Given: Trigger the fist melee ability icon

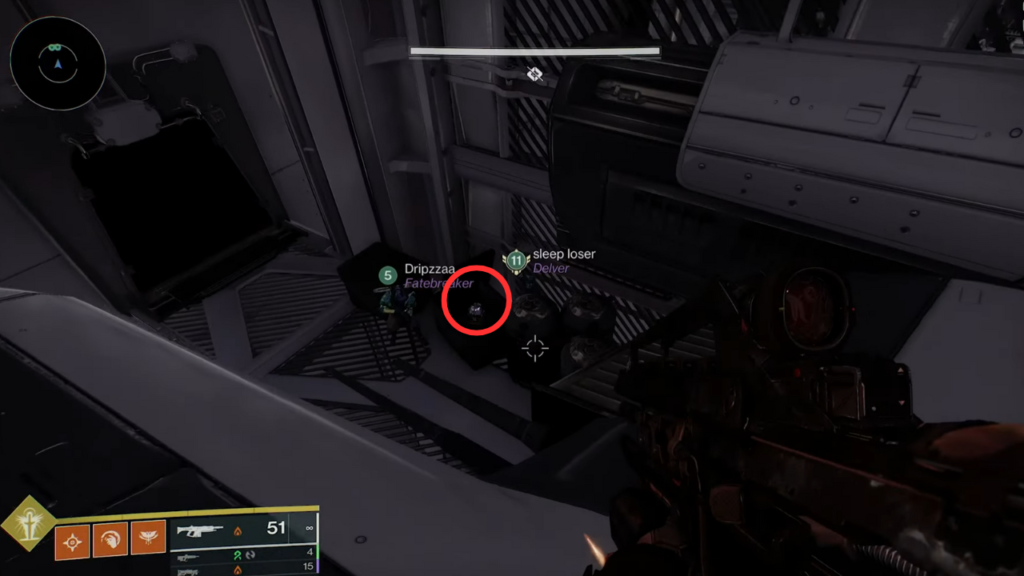Looking at the screenshot, I should 109,541.
